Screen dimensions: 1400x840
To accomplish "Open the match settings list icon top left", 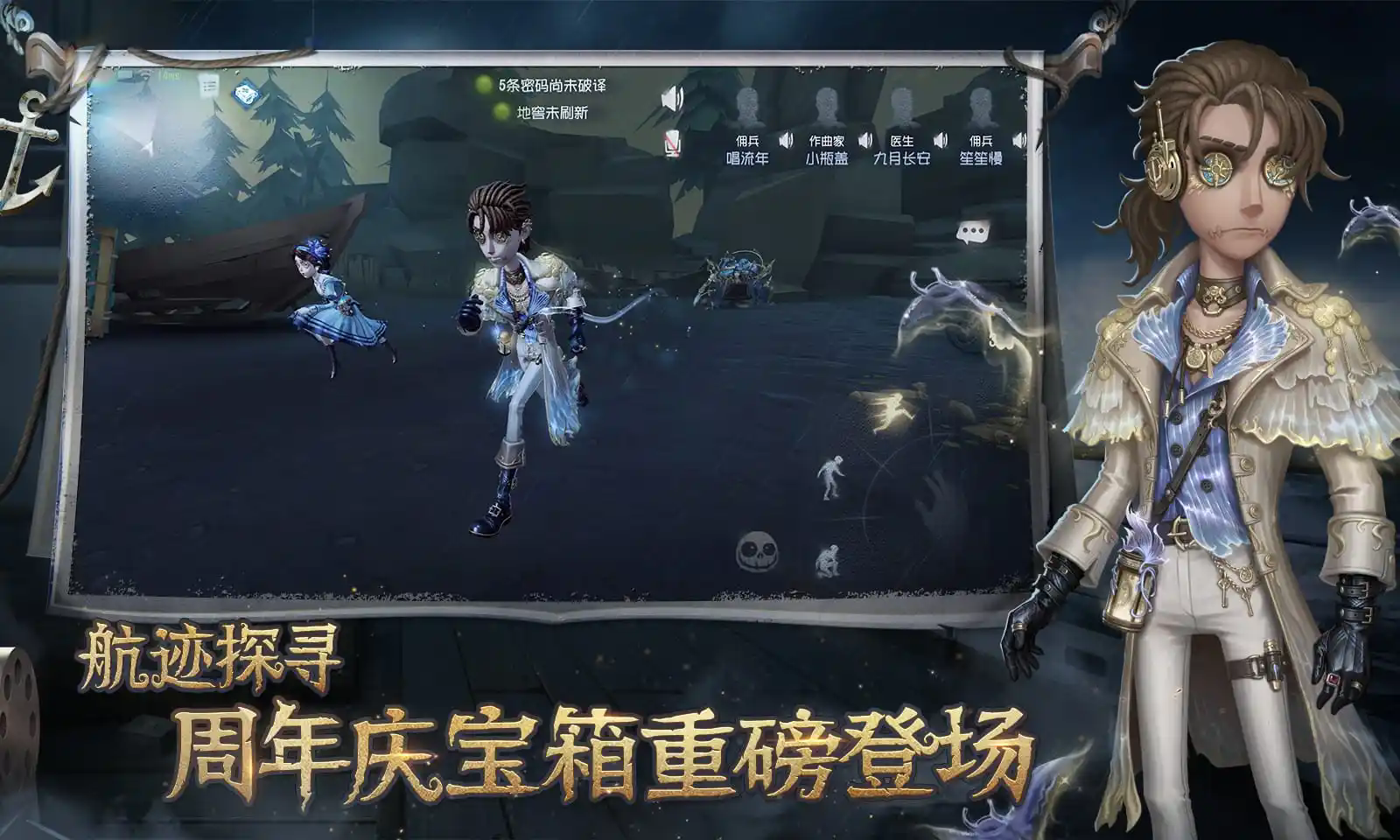I will click(x=208, y=87).
